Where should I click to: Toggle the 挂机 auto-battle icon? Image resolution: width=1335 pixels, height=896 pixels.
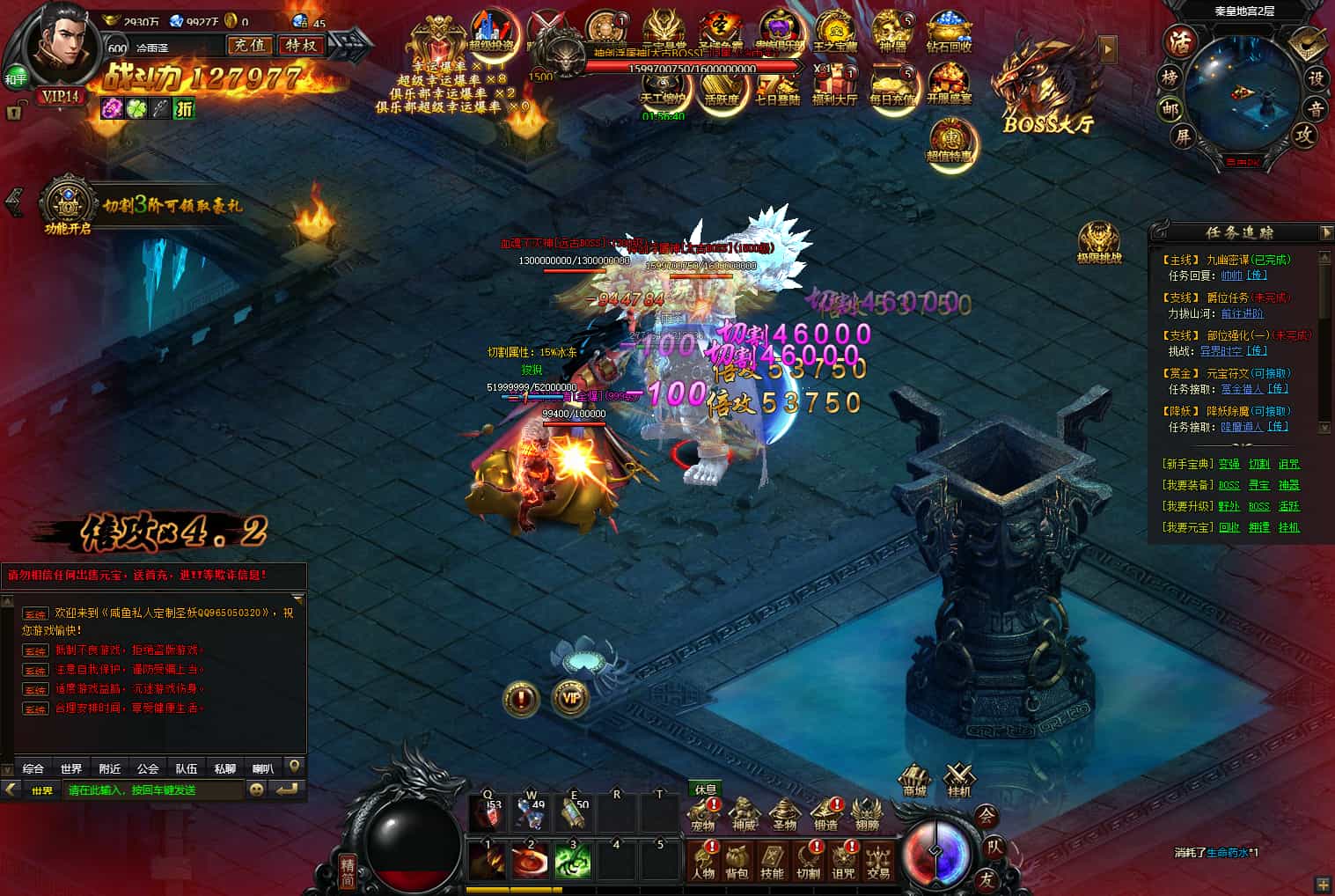[x=958, y=779]
